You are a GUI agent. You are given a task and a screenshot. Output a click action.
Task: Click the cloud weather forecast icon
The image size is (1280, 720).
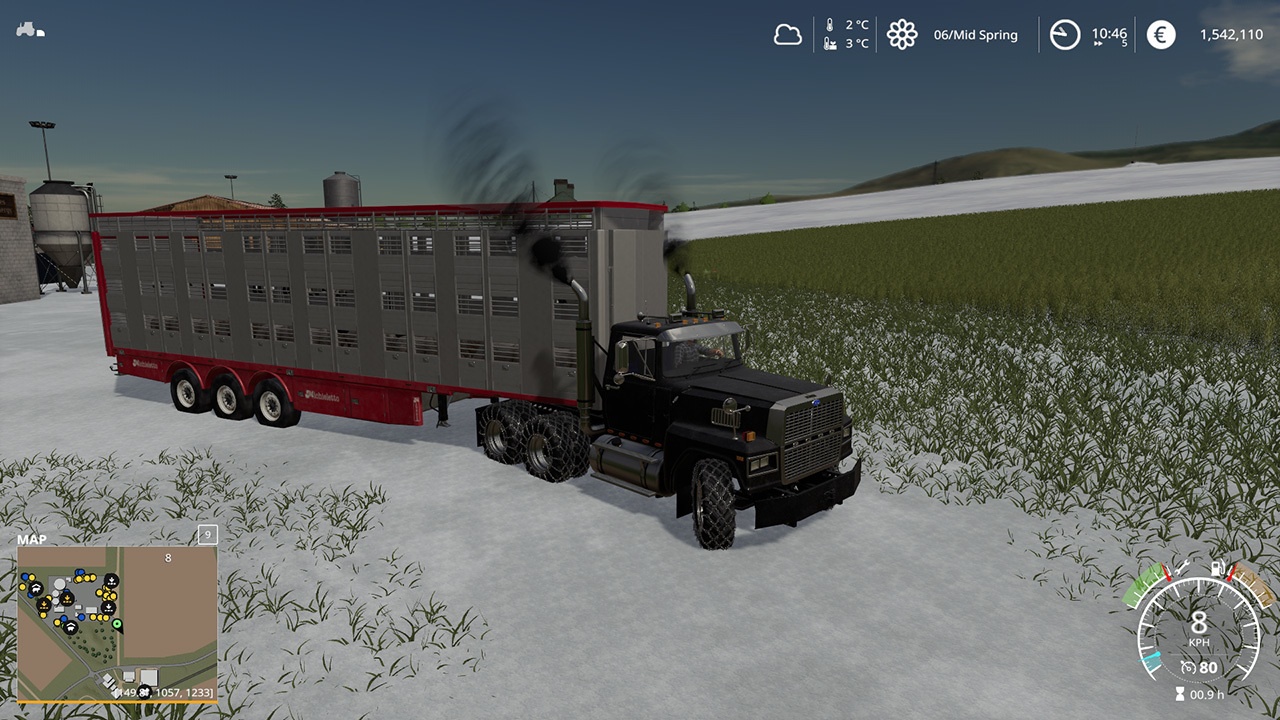(x=788, y=35)
